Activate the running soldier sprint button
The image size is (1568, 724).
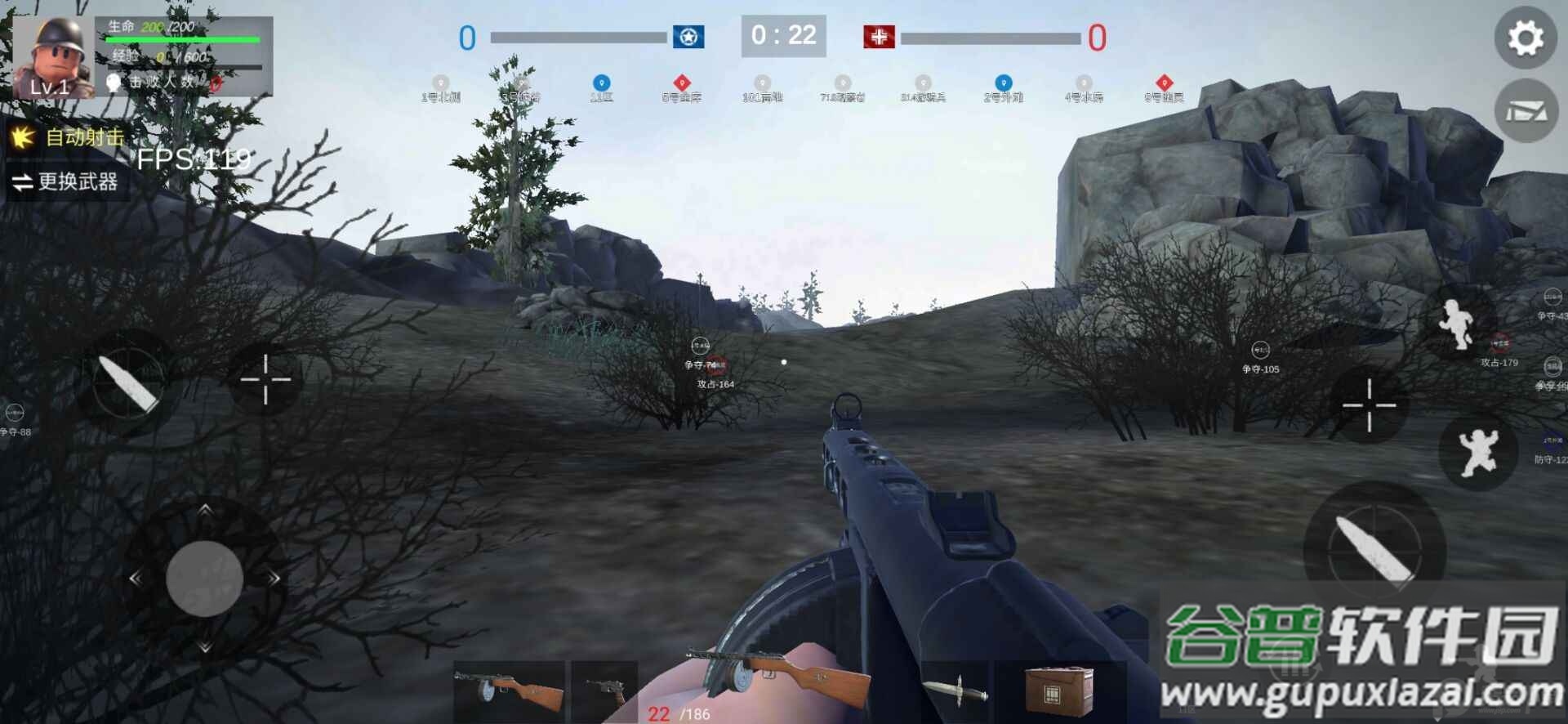1459,324
